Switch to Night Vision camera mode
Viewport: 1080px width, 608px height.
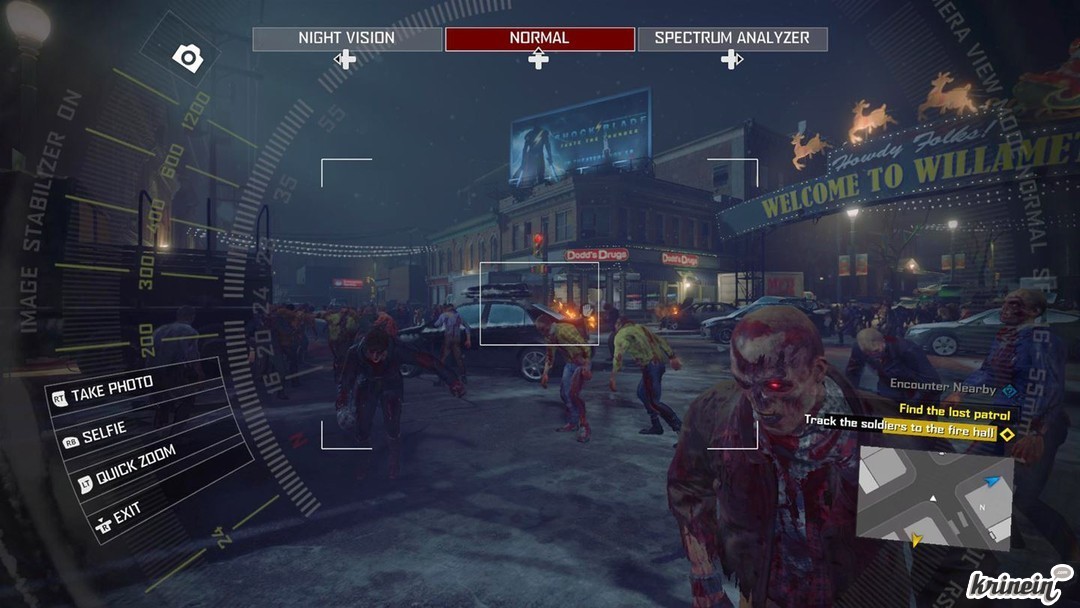(x=347, y=39)
